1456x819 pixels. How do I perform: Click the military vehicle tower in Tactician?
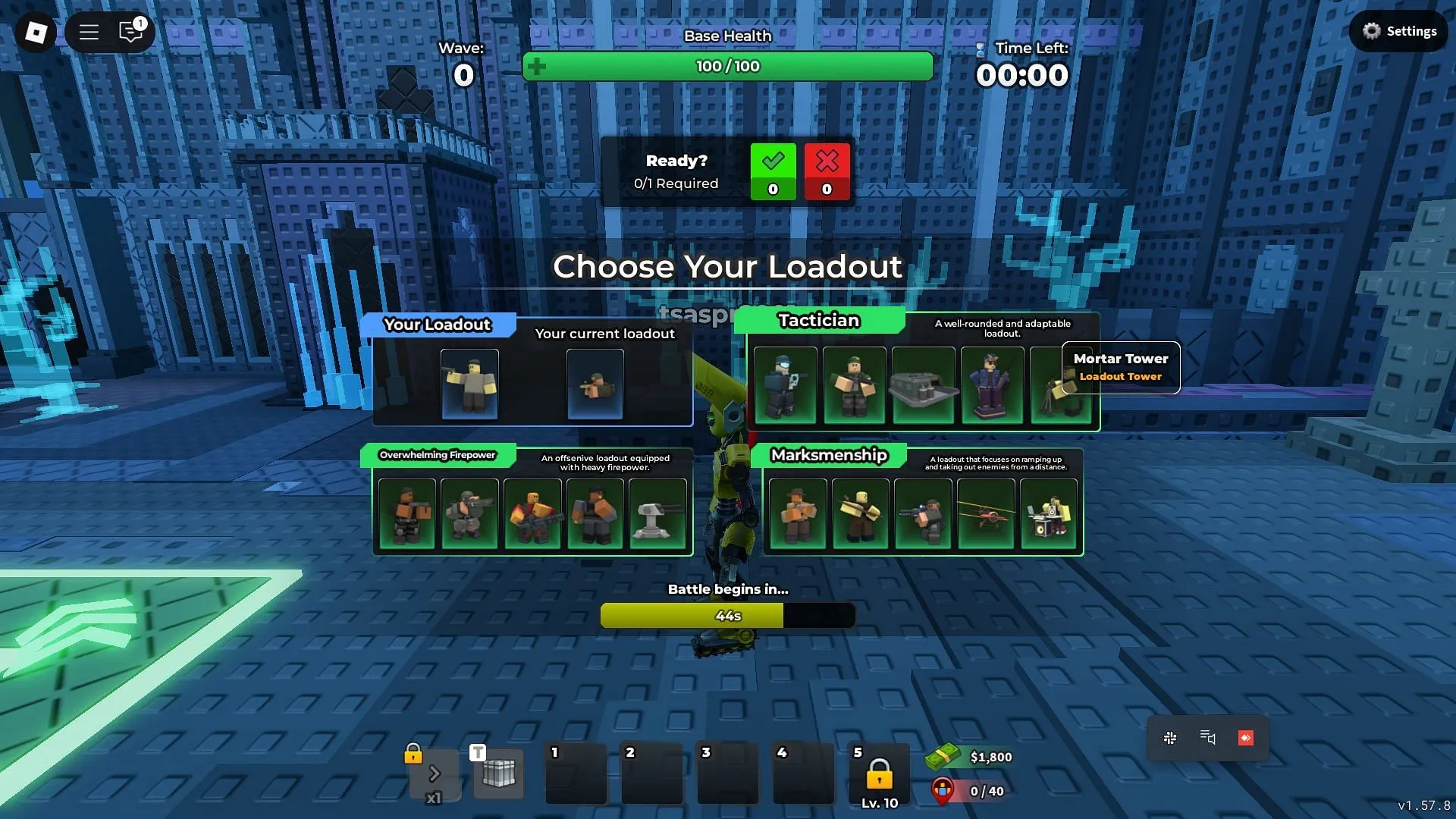tap(923, 384)
